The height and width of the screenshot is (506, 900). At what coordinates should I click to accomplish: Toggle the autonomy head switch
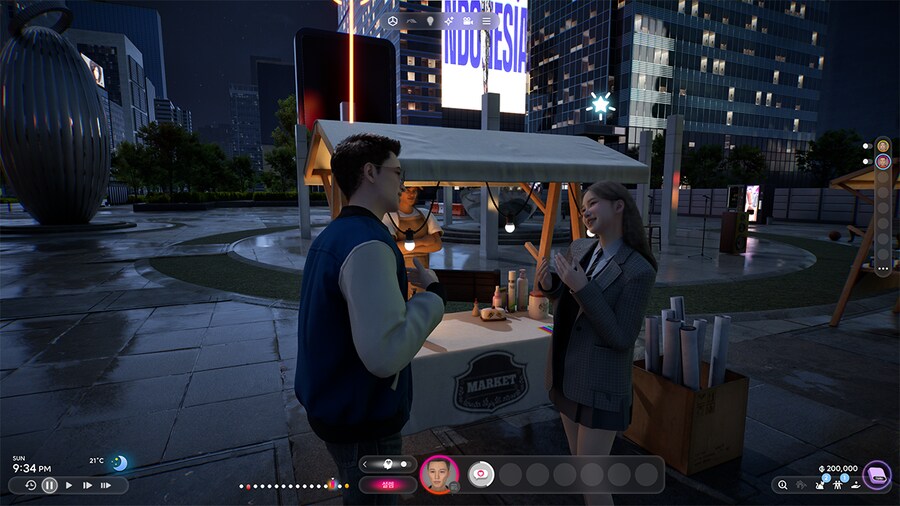(x=388, y=464)
